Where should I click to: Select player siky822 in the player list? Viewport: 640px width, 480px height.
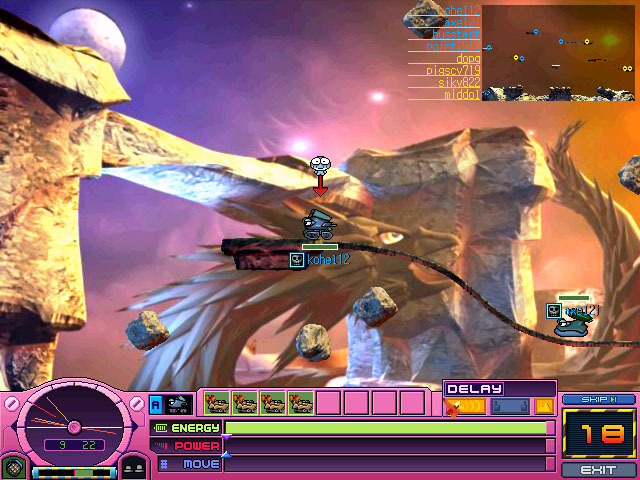(458, 83)
